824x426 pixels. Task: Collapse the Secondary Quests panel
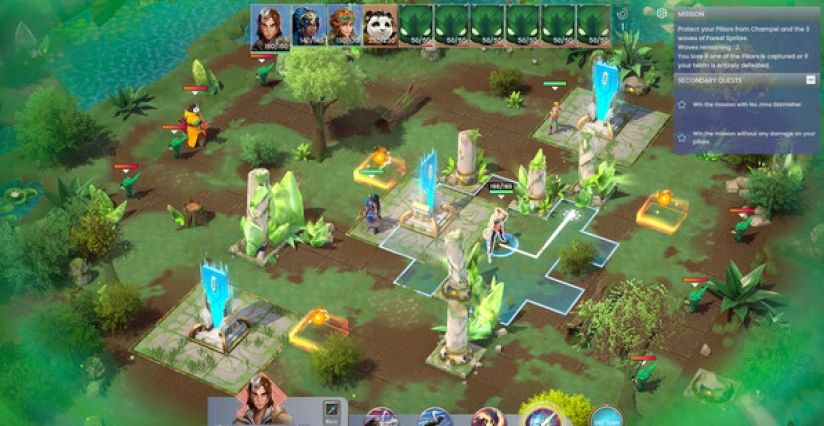(809, 79)
